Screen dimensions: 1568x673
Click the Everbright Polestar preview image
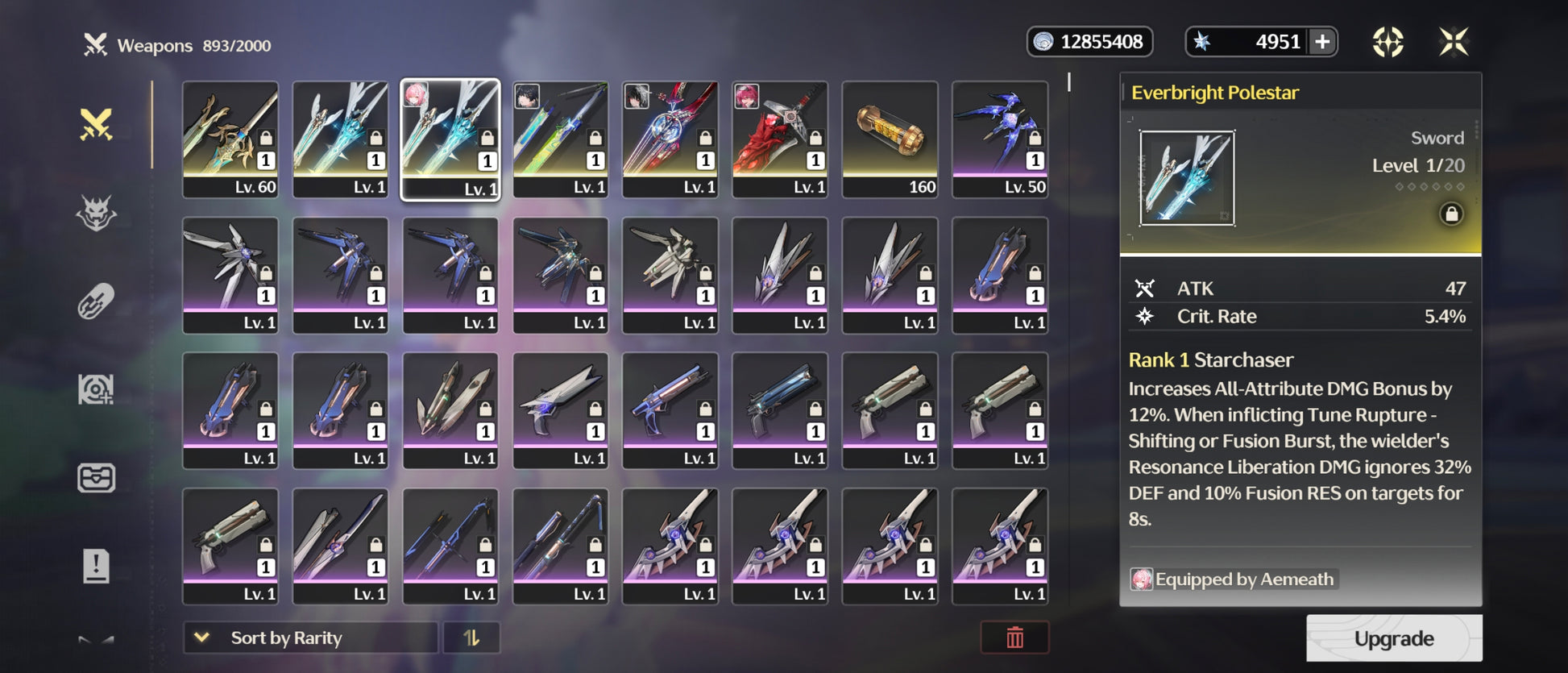pyautogui.click(x=1187, y=178)
